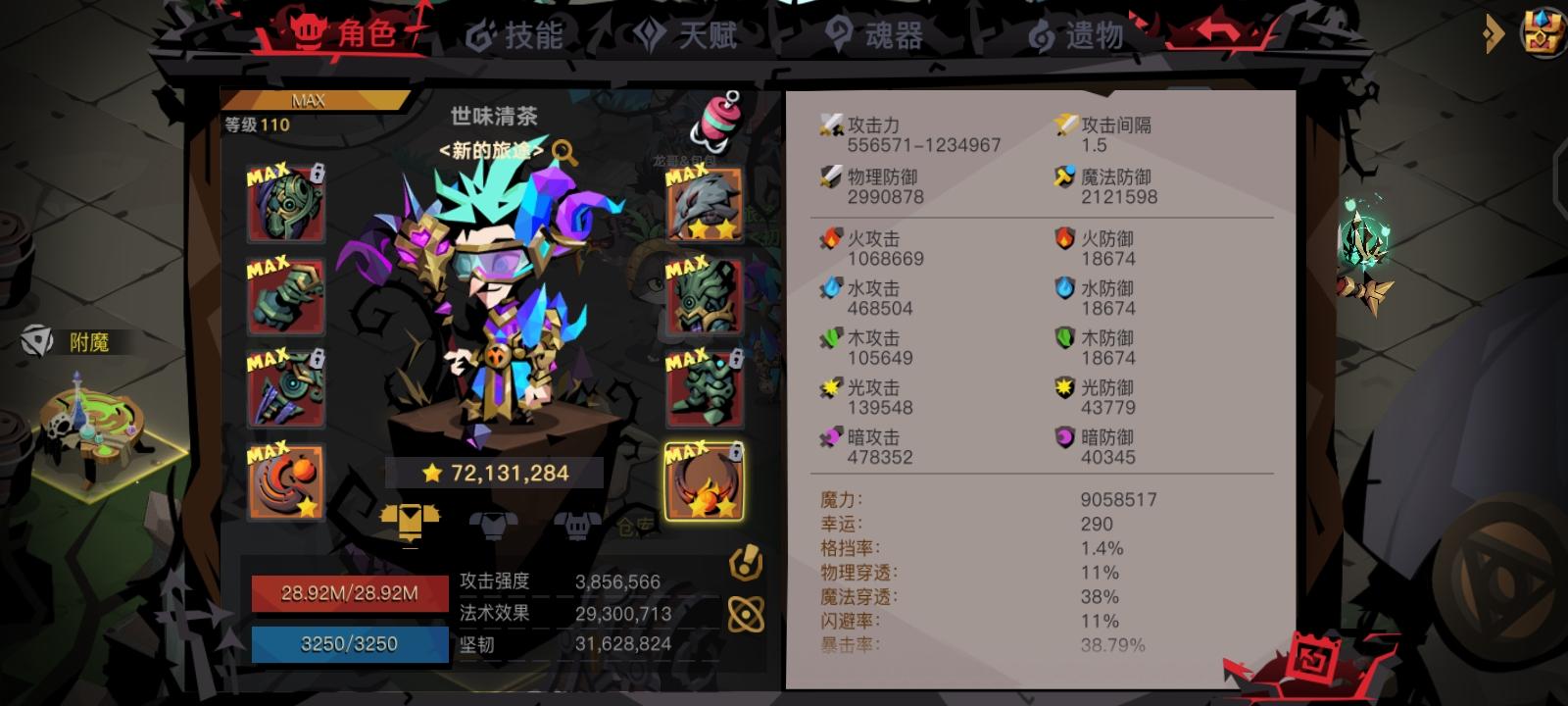The width and height of the screenshot is (1568, 706).
Task: Tap the 暗攻击 dark attack stat icon
Action: [828, 437]
